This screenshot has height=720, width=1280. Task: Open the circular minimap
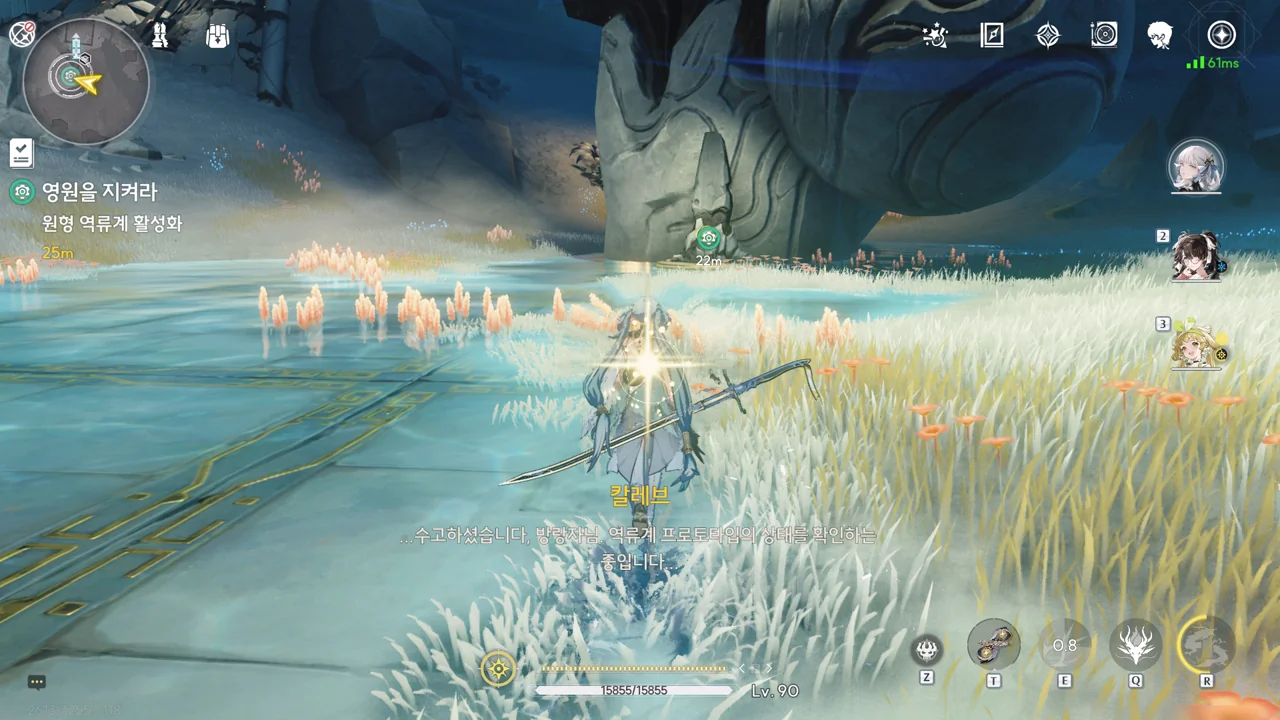click(86, 82)
